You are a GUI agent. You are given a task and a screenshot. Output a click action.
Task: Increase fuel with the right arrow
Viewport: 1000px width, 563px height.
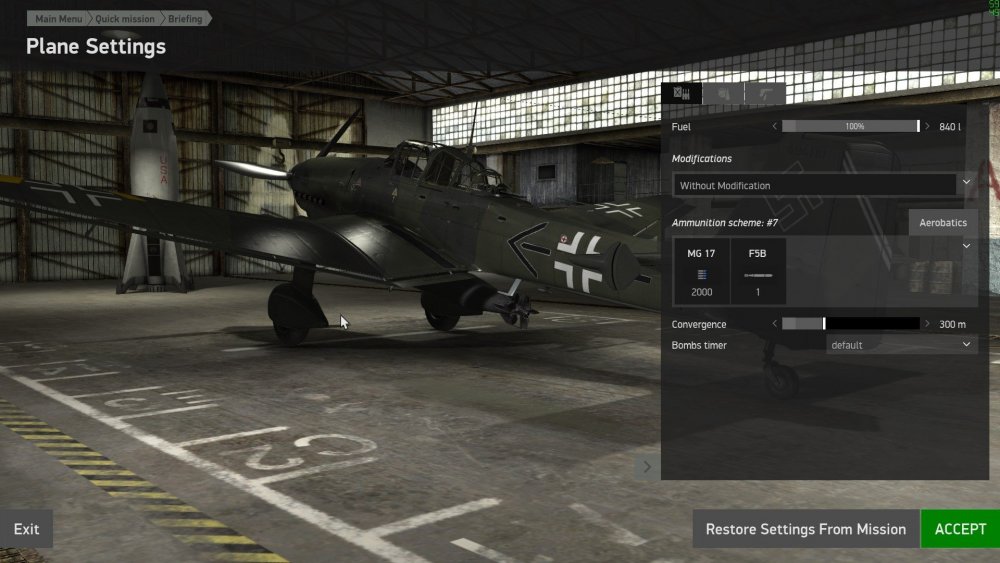click(x=927, y=127)
